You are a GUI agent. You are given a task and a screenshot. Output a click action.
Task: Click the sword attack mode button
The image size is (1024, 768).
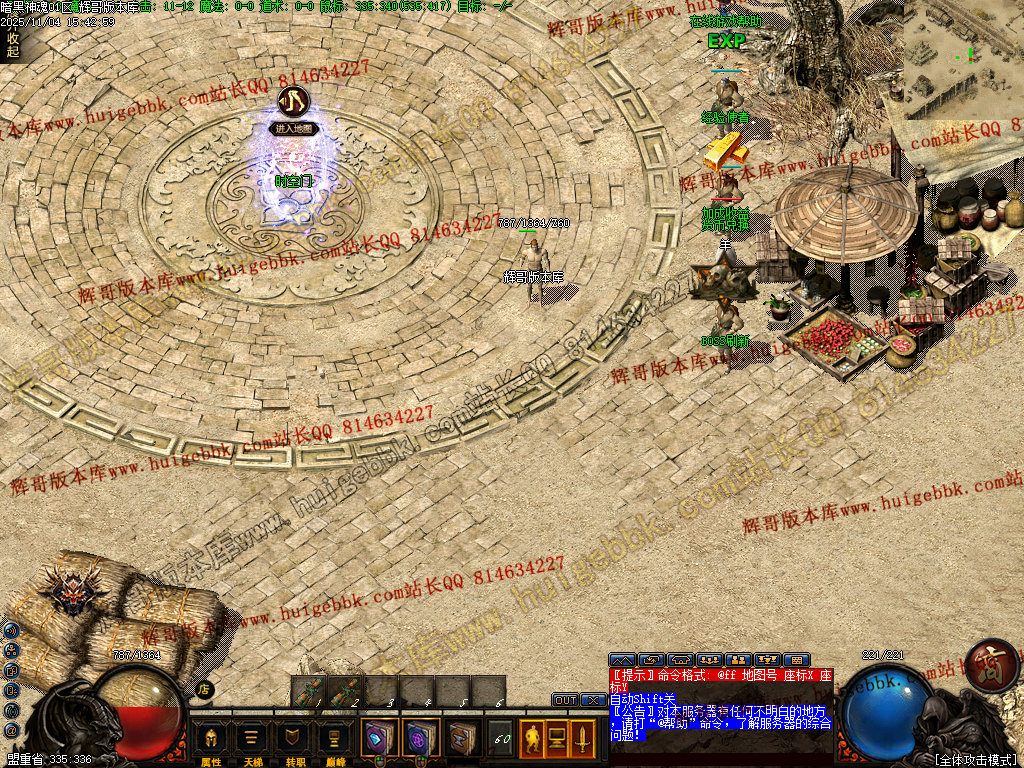tap(582, 739)
